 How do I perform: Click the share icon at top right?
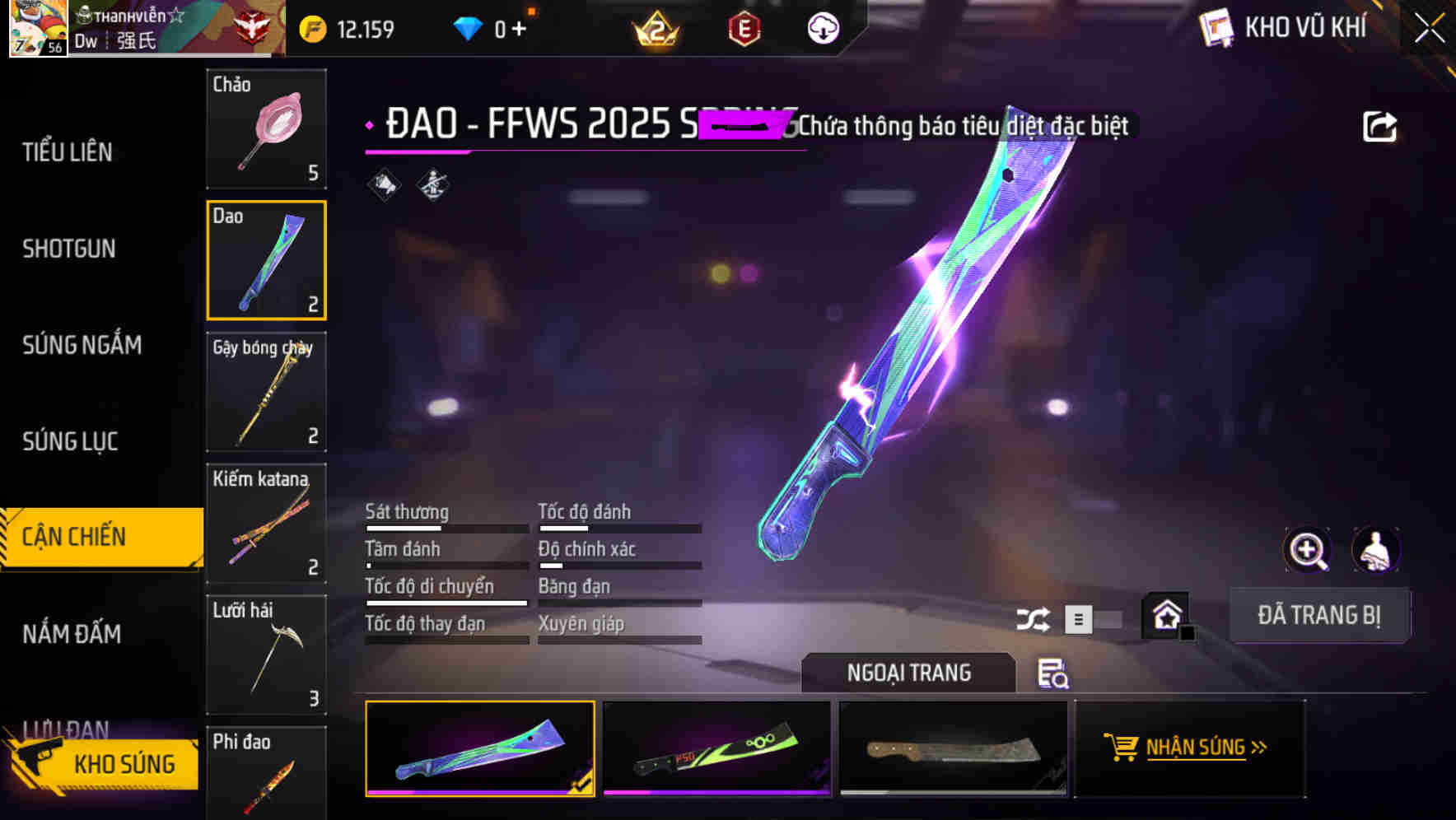[1379, 126]
